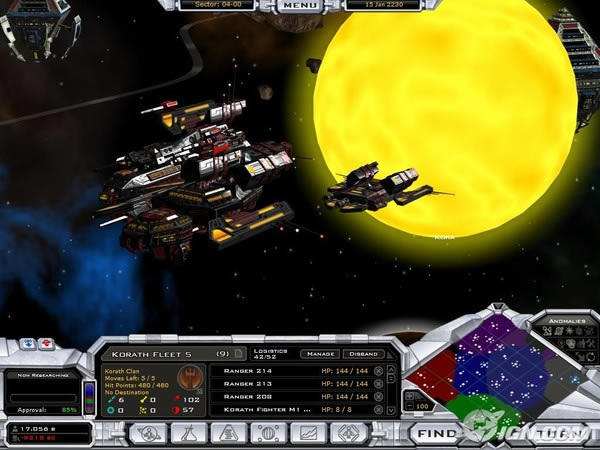Open the research flask screen
This screenshot has height=450, width=600.
[x=189, y=433]
